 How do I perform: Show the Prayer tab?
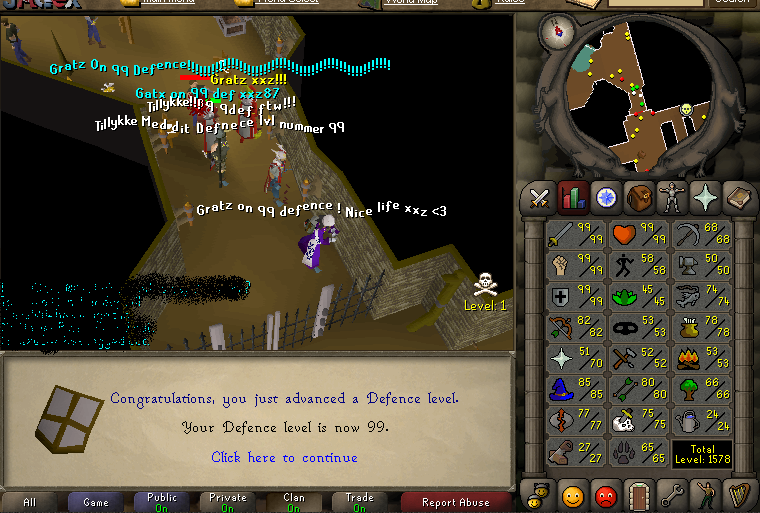click(705, 198)
